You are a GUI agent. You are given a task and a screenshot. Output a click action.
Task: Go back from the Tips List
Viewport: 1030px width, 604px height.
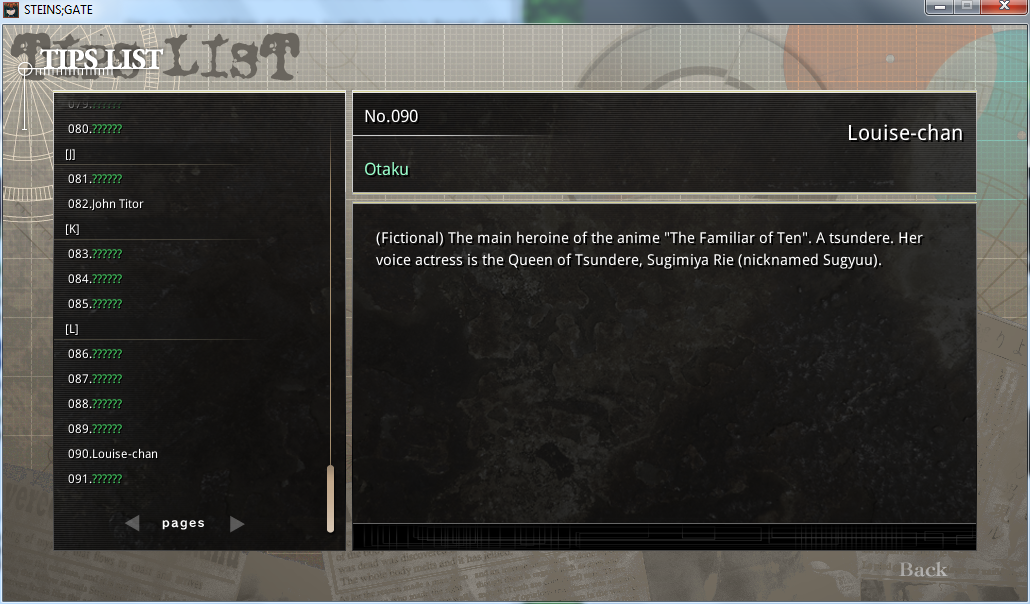point(922,570)
